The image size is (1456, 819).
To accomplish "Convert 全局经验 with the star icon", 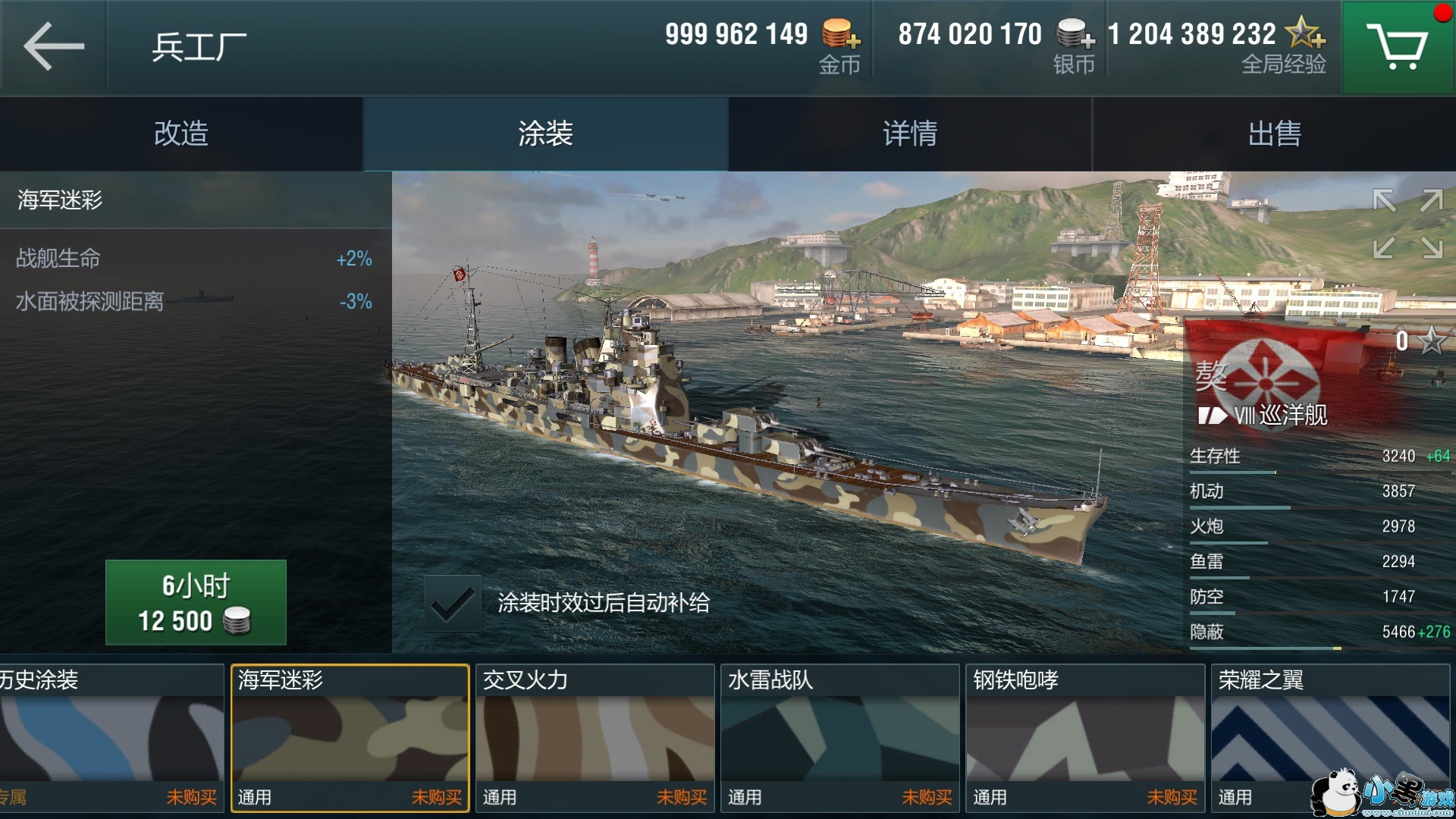I will tap(1306, 33).
